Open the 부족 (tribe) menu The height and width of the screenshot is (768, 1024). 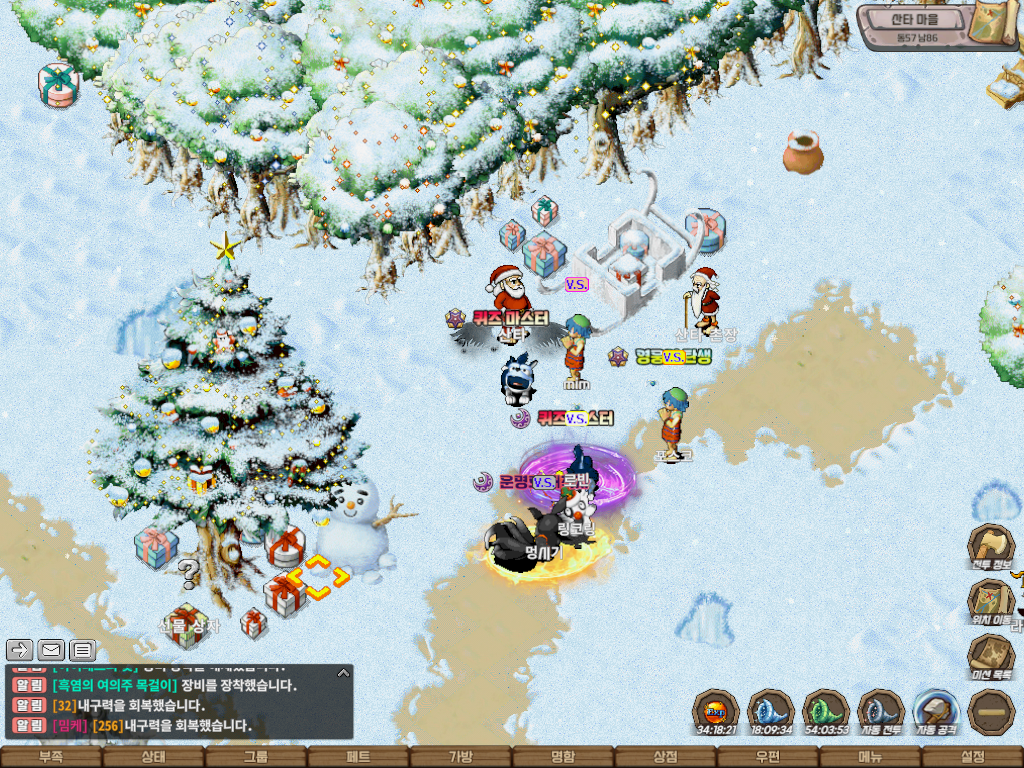point(50,757)
